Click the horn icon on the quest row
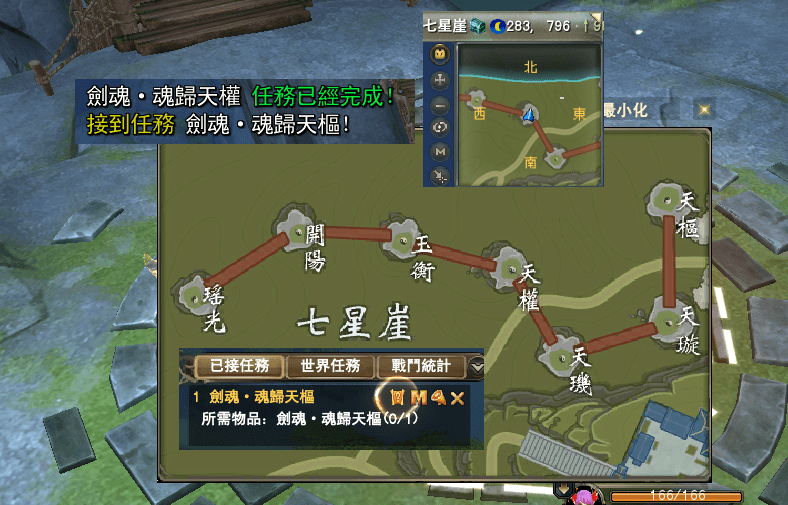The image size is (788, 505). click(438, 398)
